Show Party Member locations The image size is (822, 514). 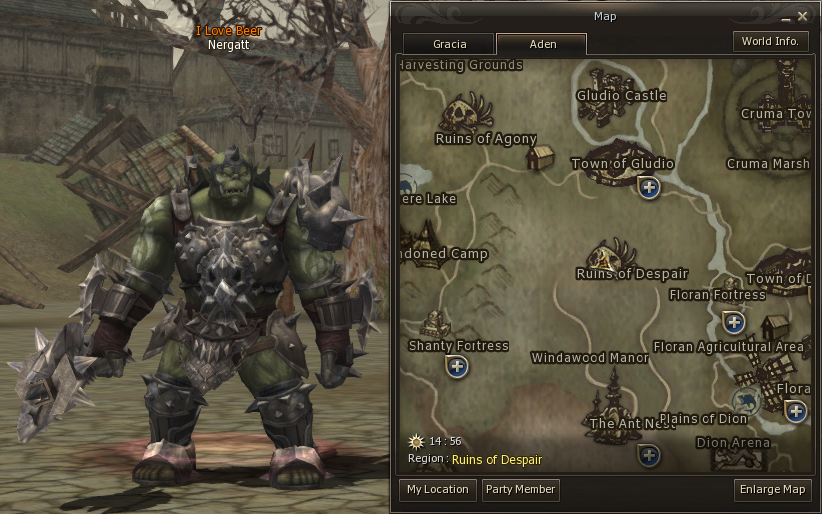pyautogui.click(x=520, y=490)
